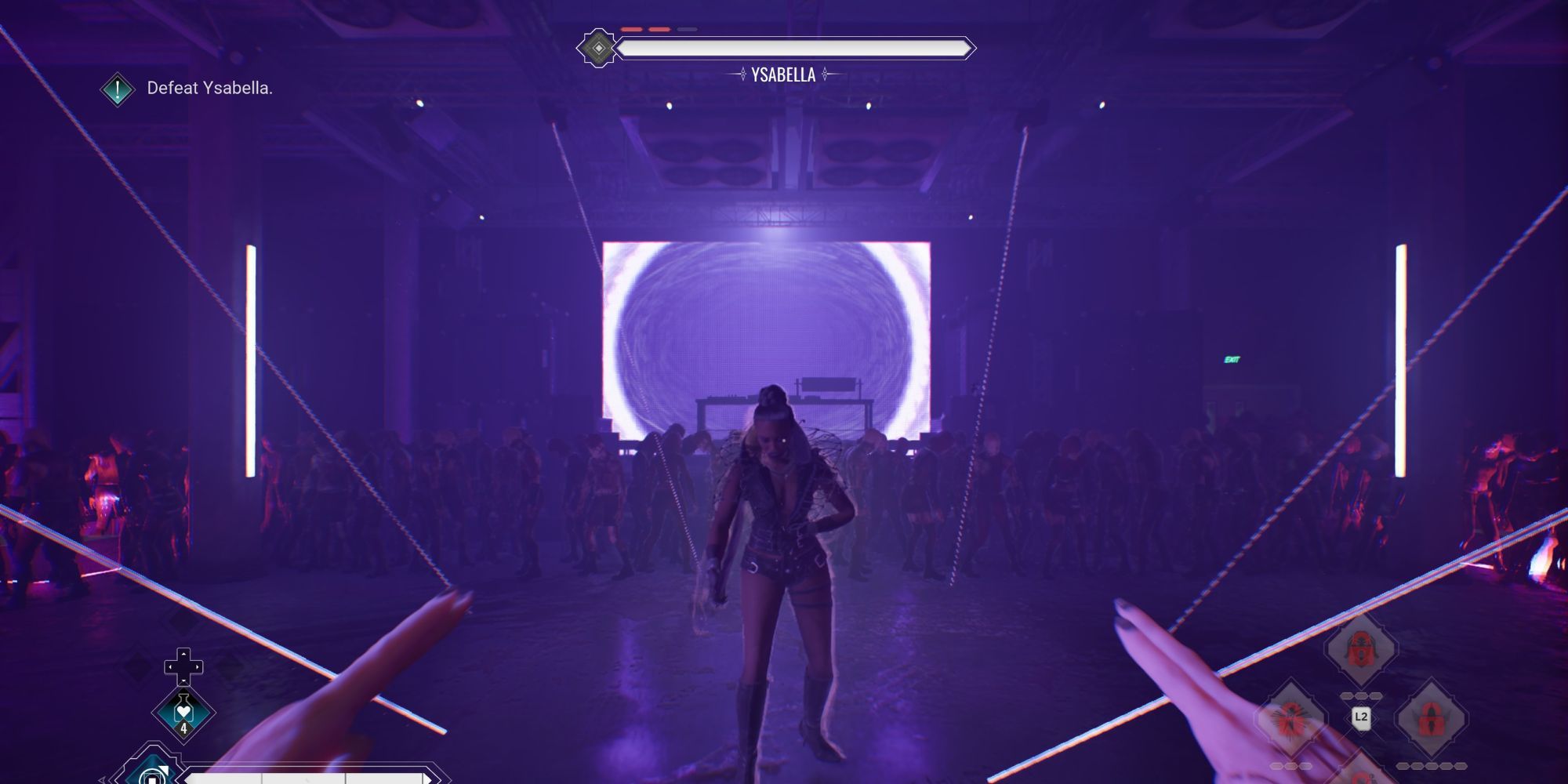1568x784 pixels.
Task: Click the Defeat Ysabella objective marker
Action: coord(118,89)
